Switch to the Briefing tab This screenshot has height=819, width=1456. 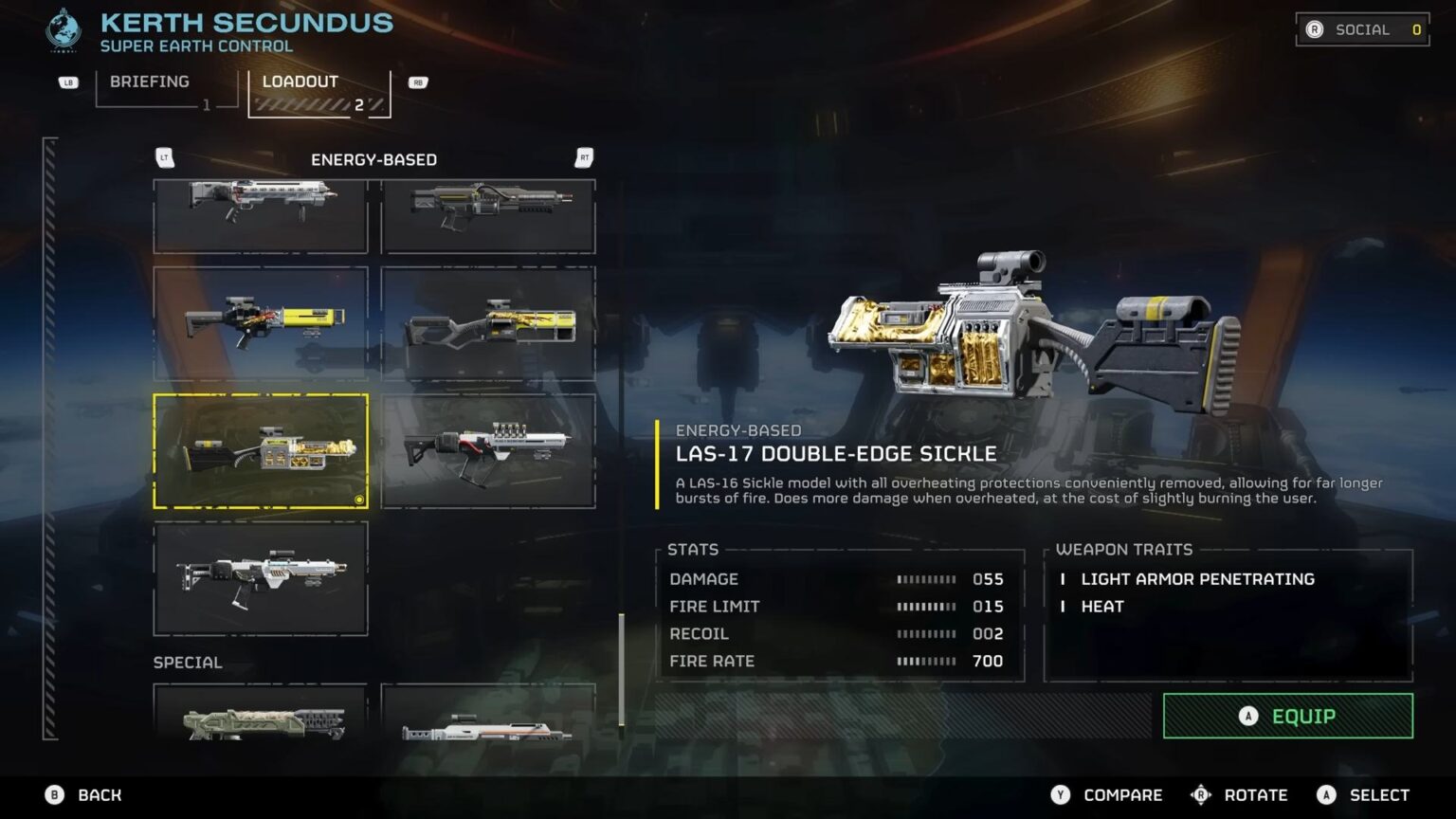[149, 82]
